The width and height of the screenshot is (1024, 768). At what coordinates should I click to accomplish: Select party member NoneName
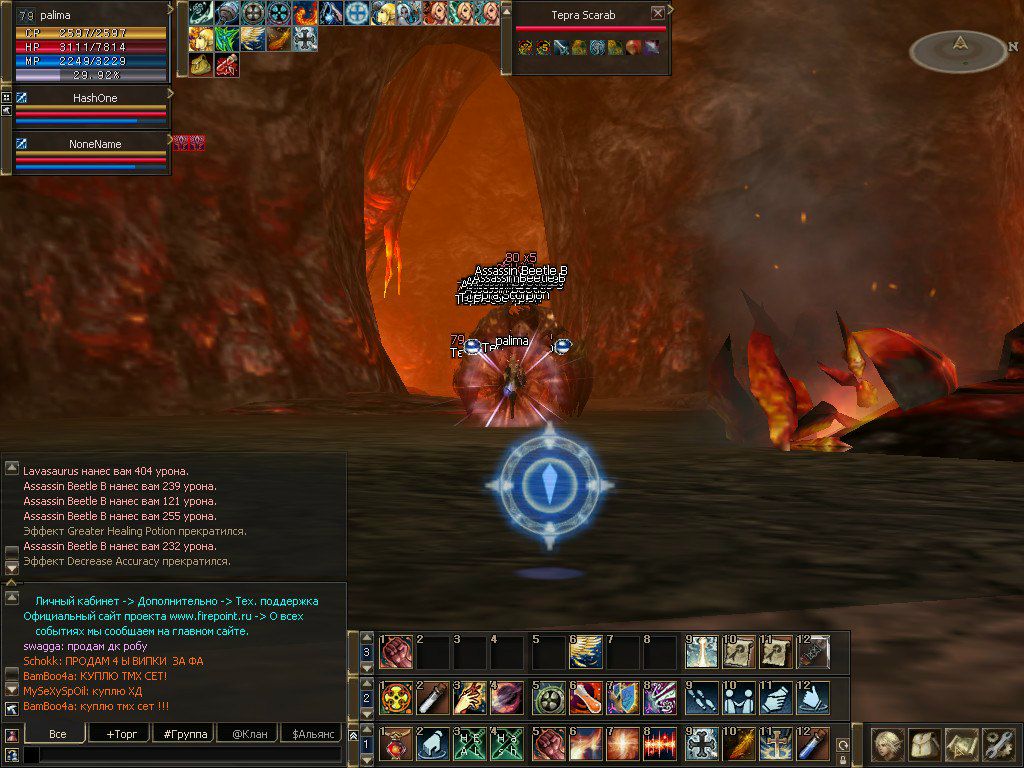pyautogui.click(x=95, y=144)
